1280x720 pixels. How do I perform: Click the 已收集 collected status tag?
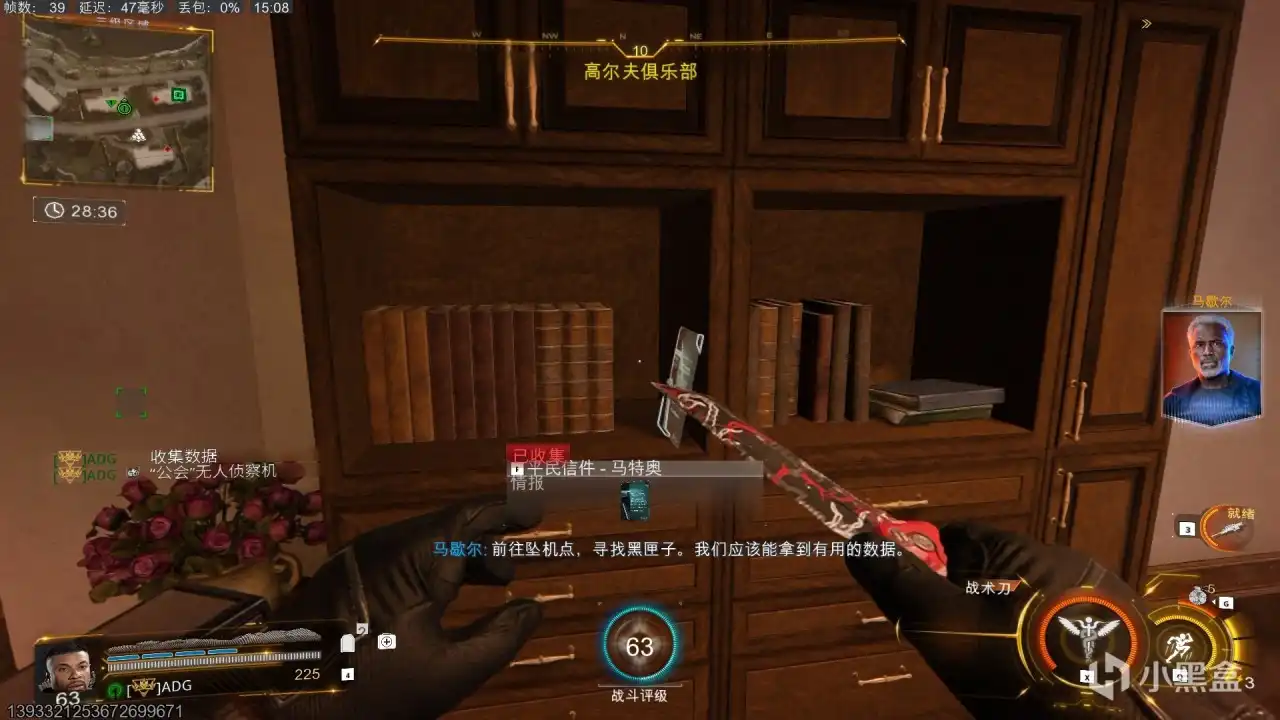click(x=537, y=452)
